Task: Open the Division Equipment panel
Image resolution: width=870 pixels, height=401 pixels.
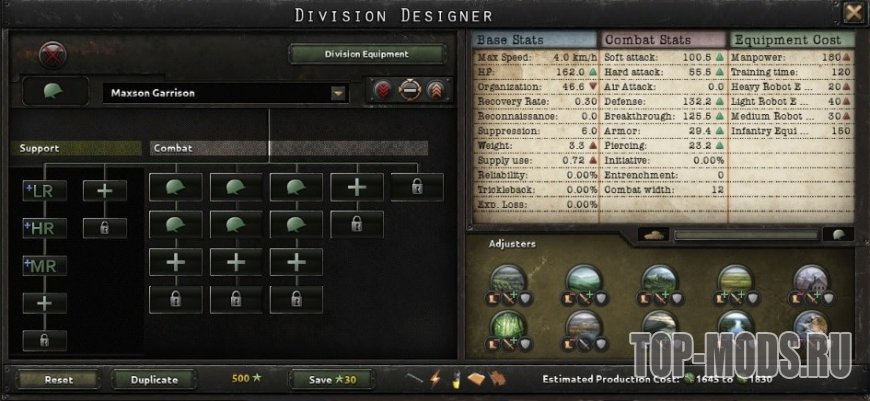Action: [x=367, y=54]
